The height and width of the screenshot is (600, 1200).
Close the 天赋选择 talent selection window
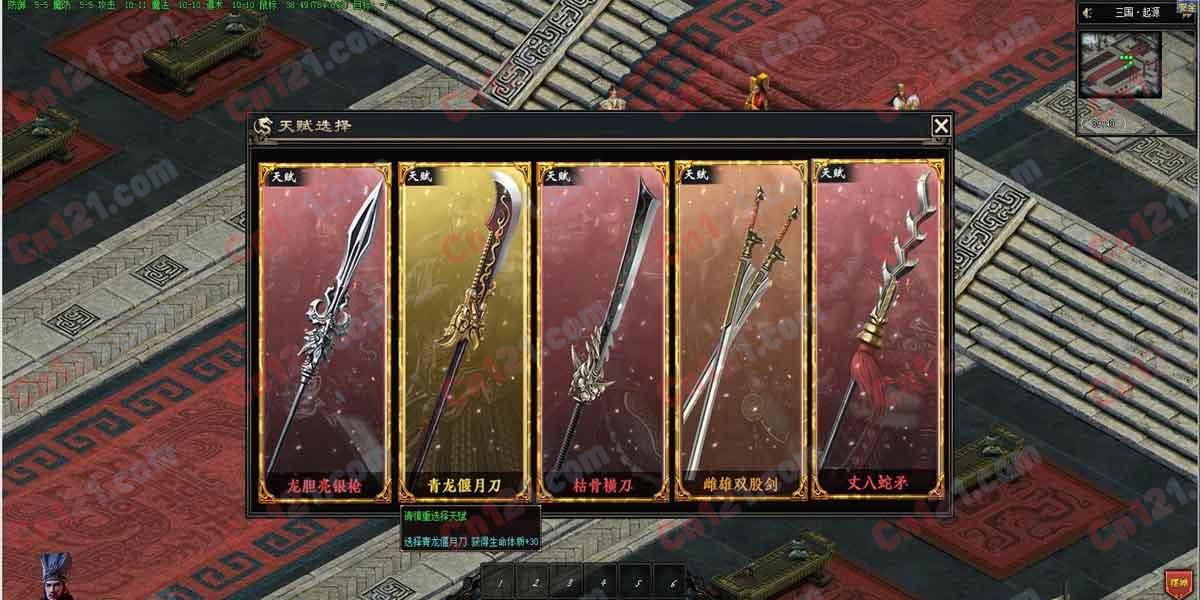click(x=941, y=126)
